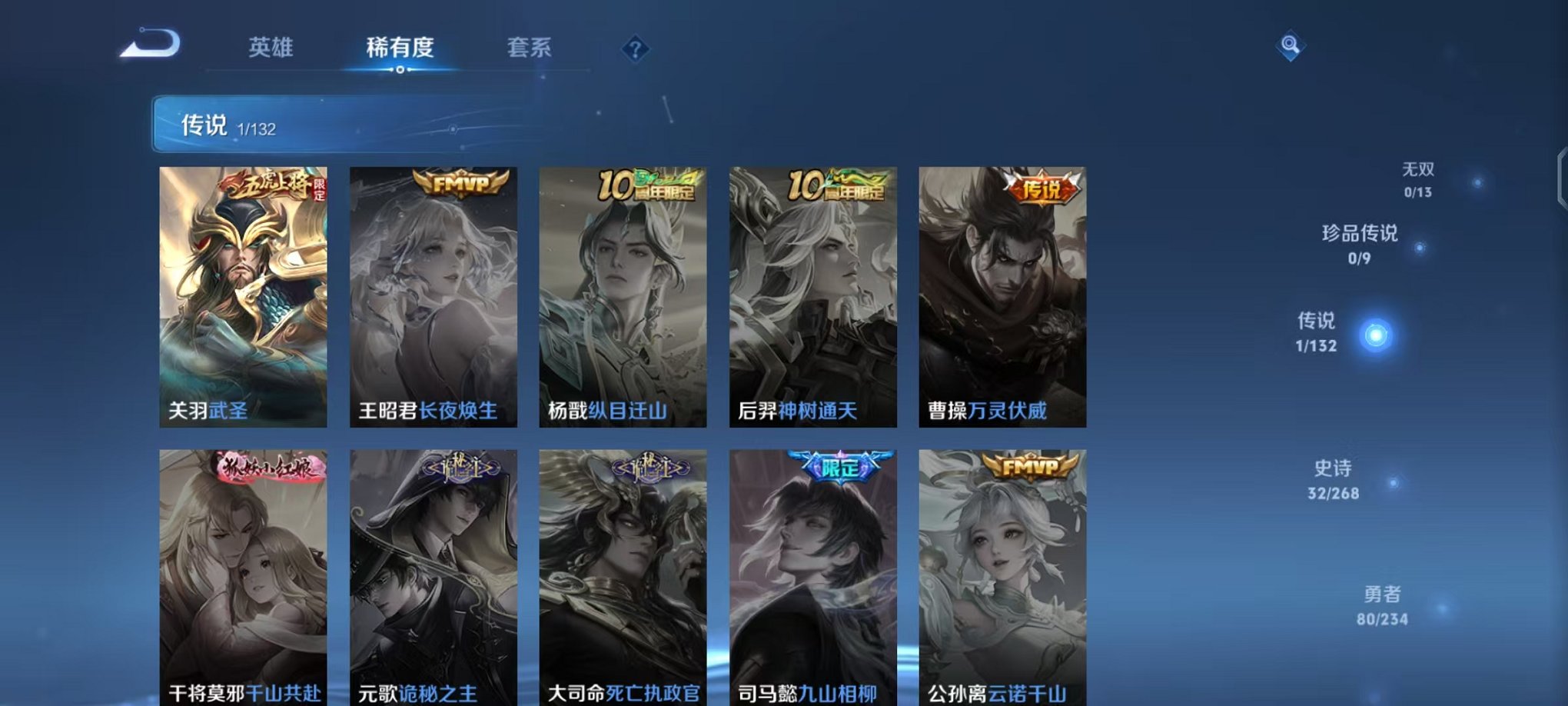Switch to the 英雄 tab
The width and height of the screenshot is (1568, 706).
[271, 48]
